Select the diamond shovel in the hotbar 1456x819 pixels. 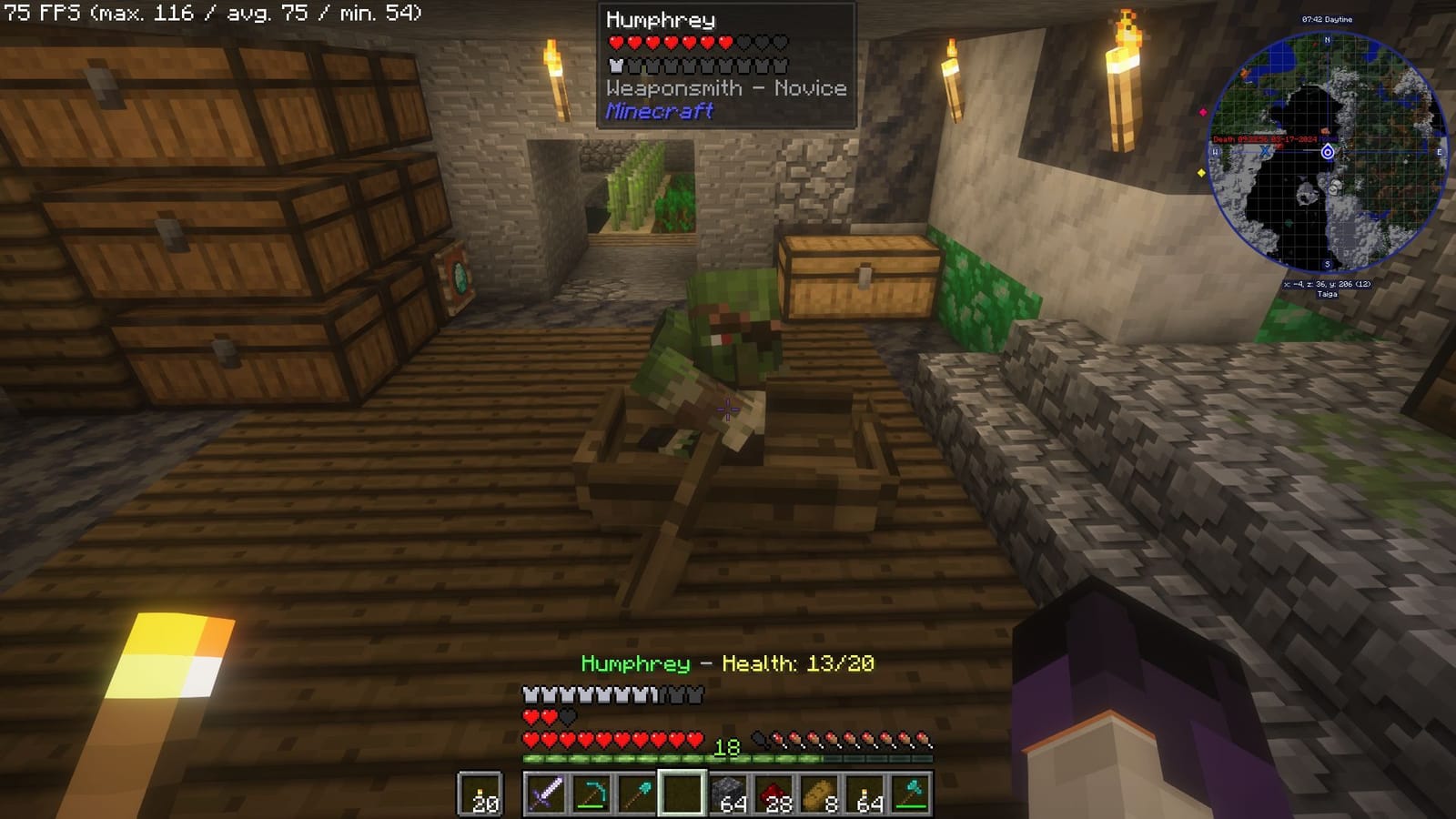point(636,791)
